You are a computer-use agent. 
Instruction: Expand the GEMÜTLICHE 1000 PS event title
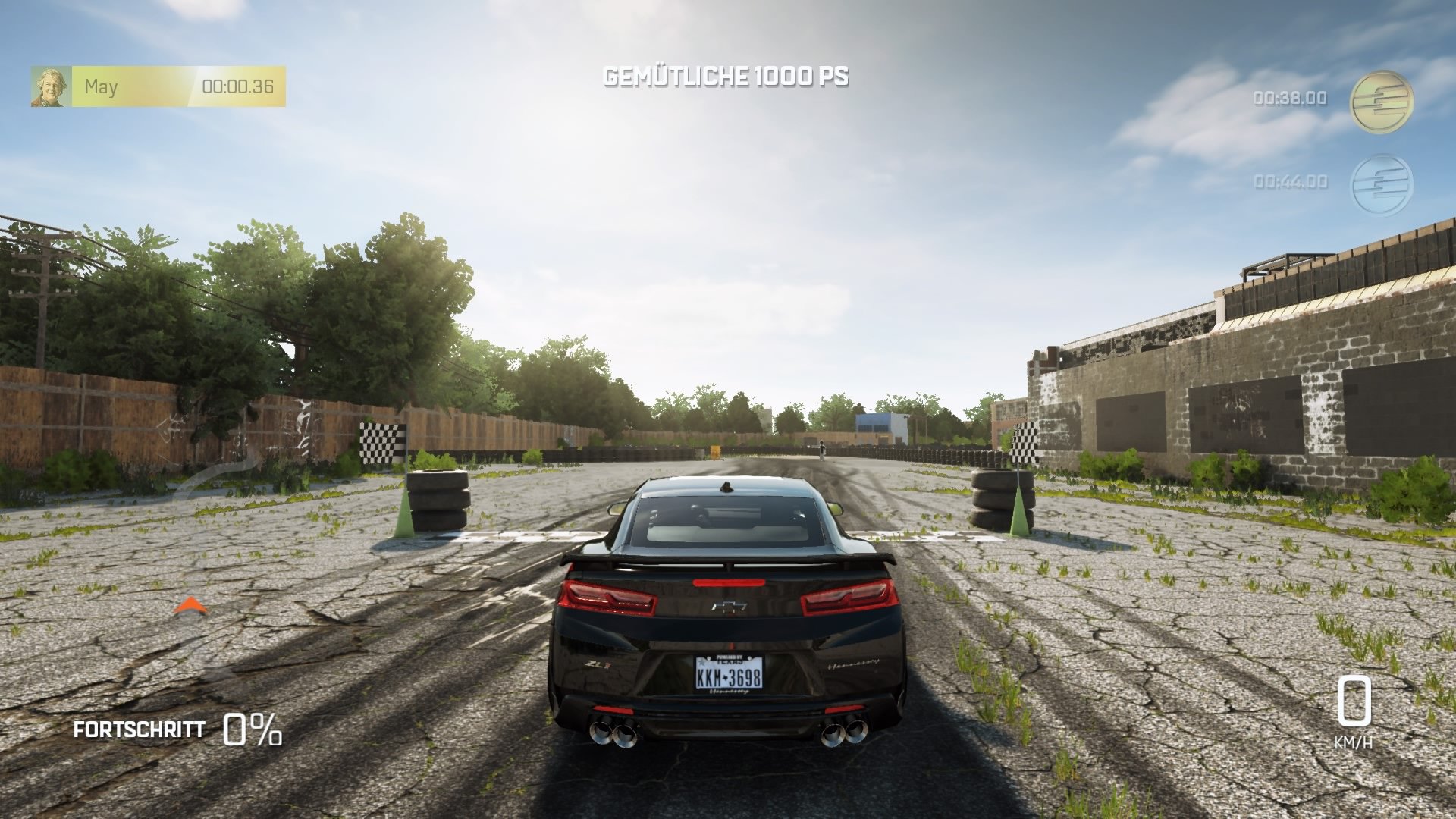(x=727, y=76)
